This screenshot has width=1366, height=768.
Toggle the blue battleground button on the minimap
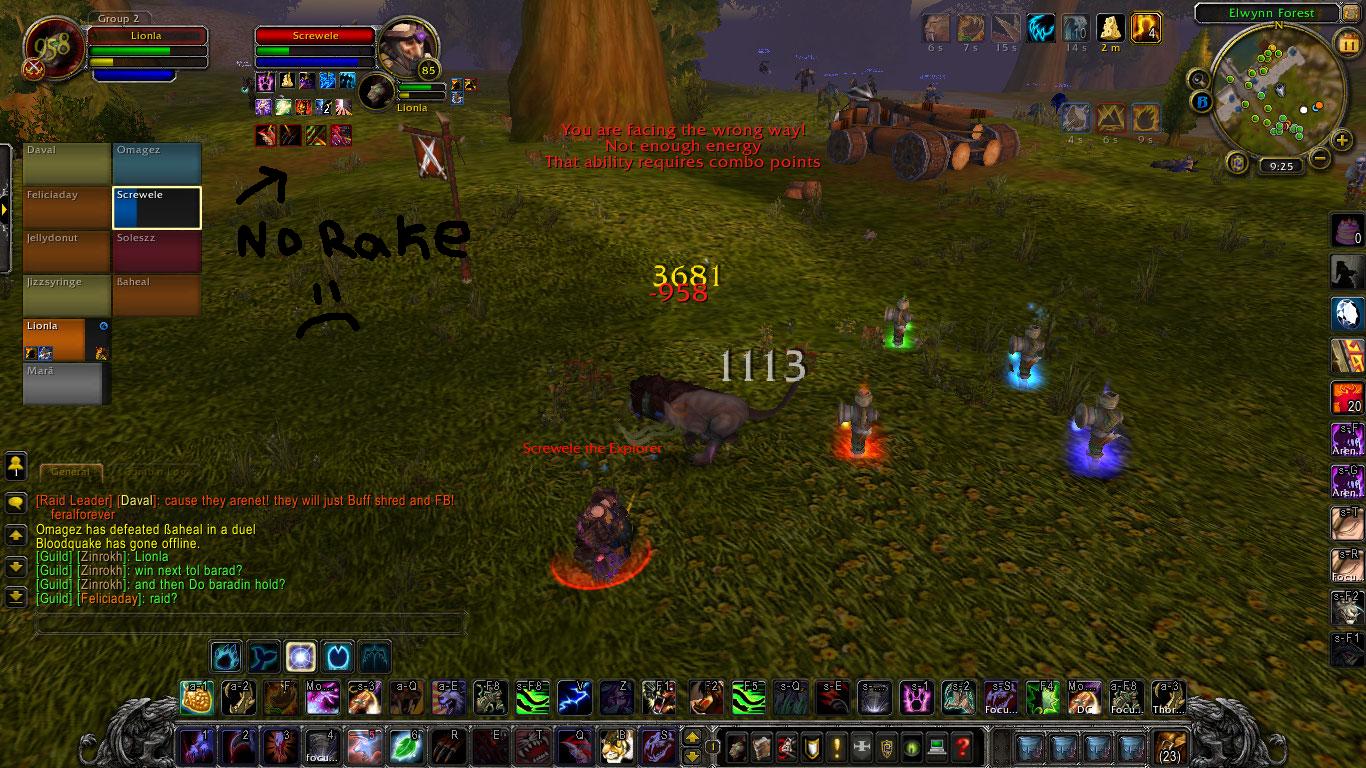click(x=1200, y=100)
